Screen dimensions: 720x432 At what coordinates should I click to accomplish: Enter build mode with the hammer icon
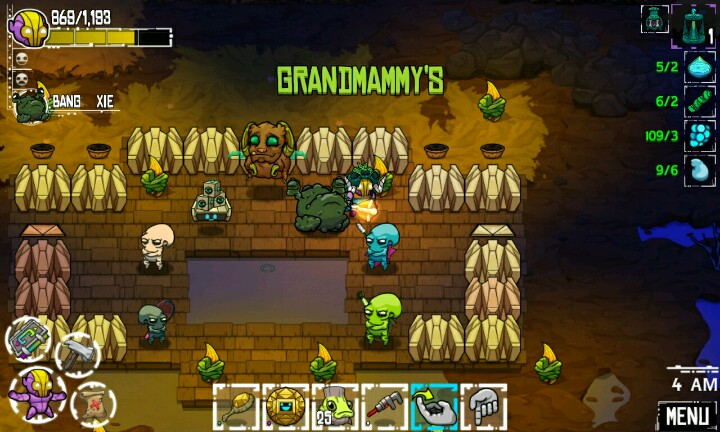[76, 352]
